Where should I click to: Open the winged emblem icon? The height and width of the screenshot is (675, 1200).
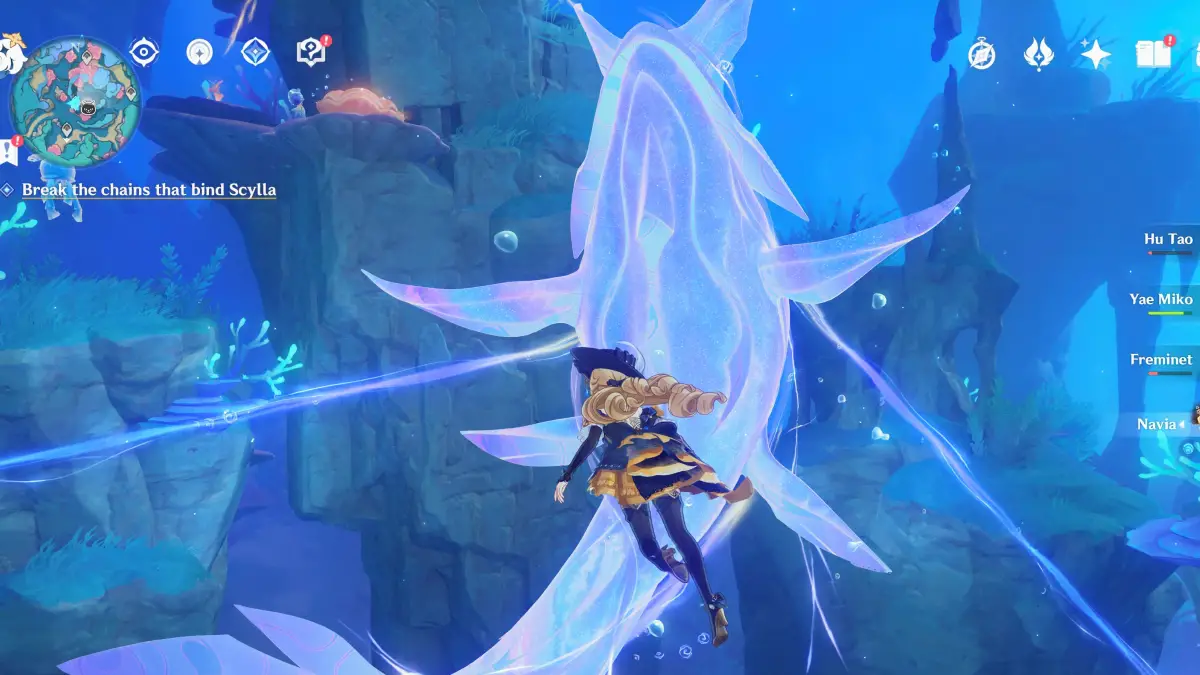[x=1038, y=55]
